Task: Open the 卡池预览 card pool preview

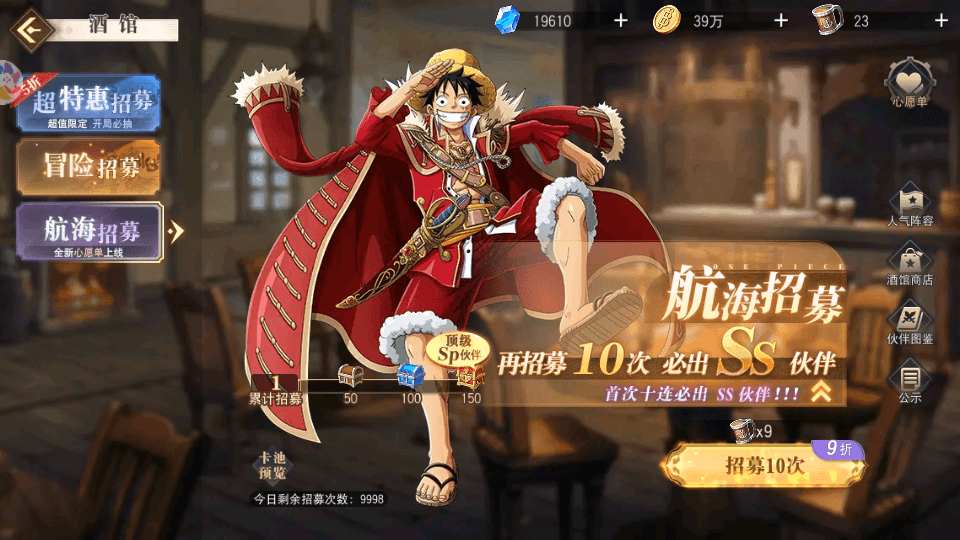Action: 272,466
